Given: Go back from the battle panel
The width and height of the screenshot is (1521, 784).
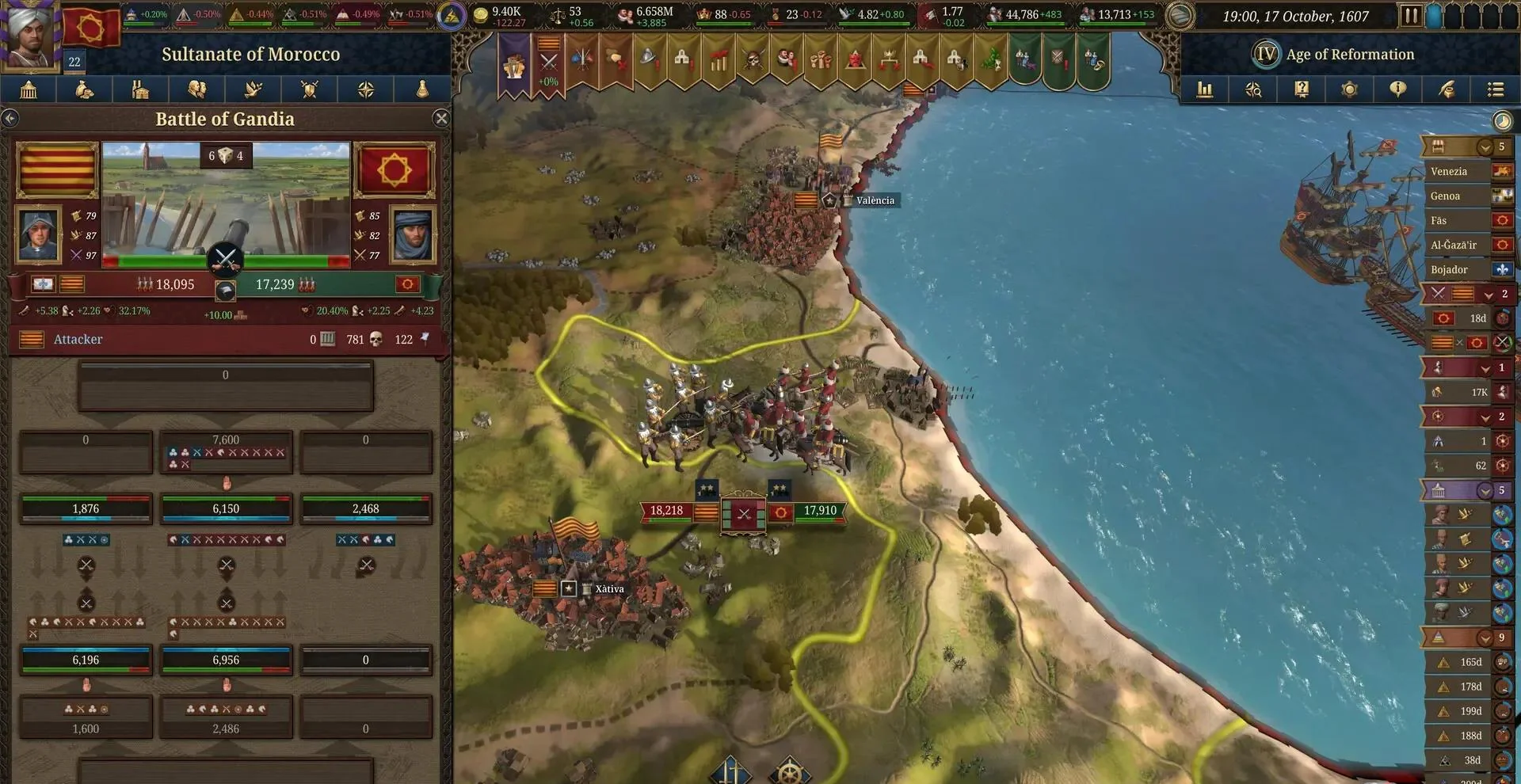Looking at the screenshot, I should pos(10,119).
